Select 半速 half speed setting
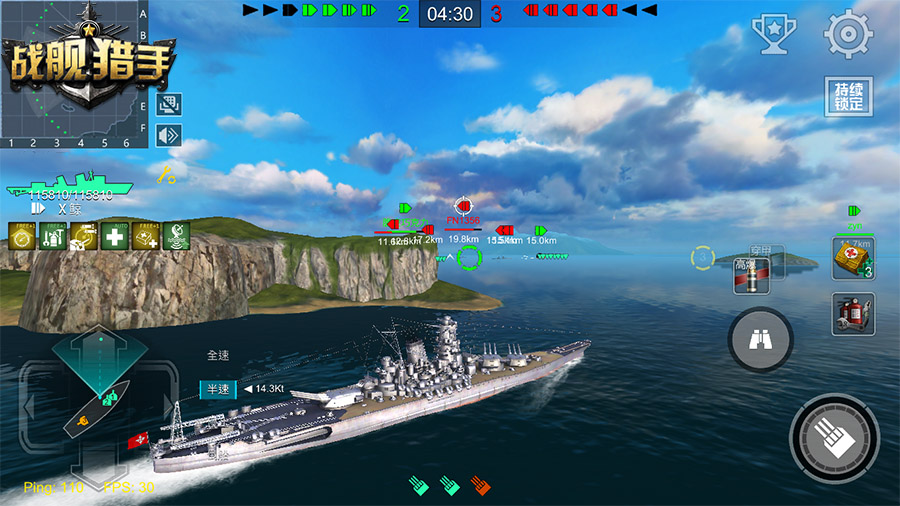The height and width of the screenshot is (506, 900). 218,389
